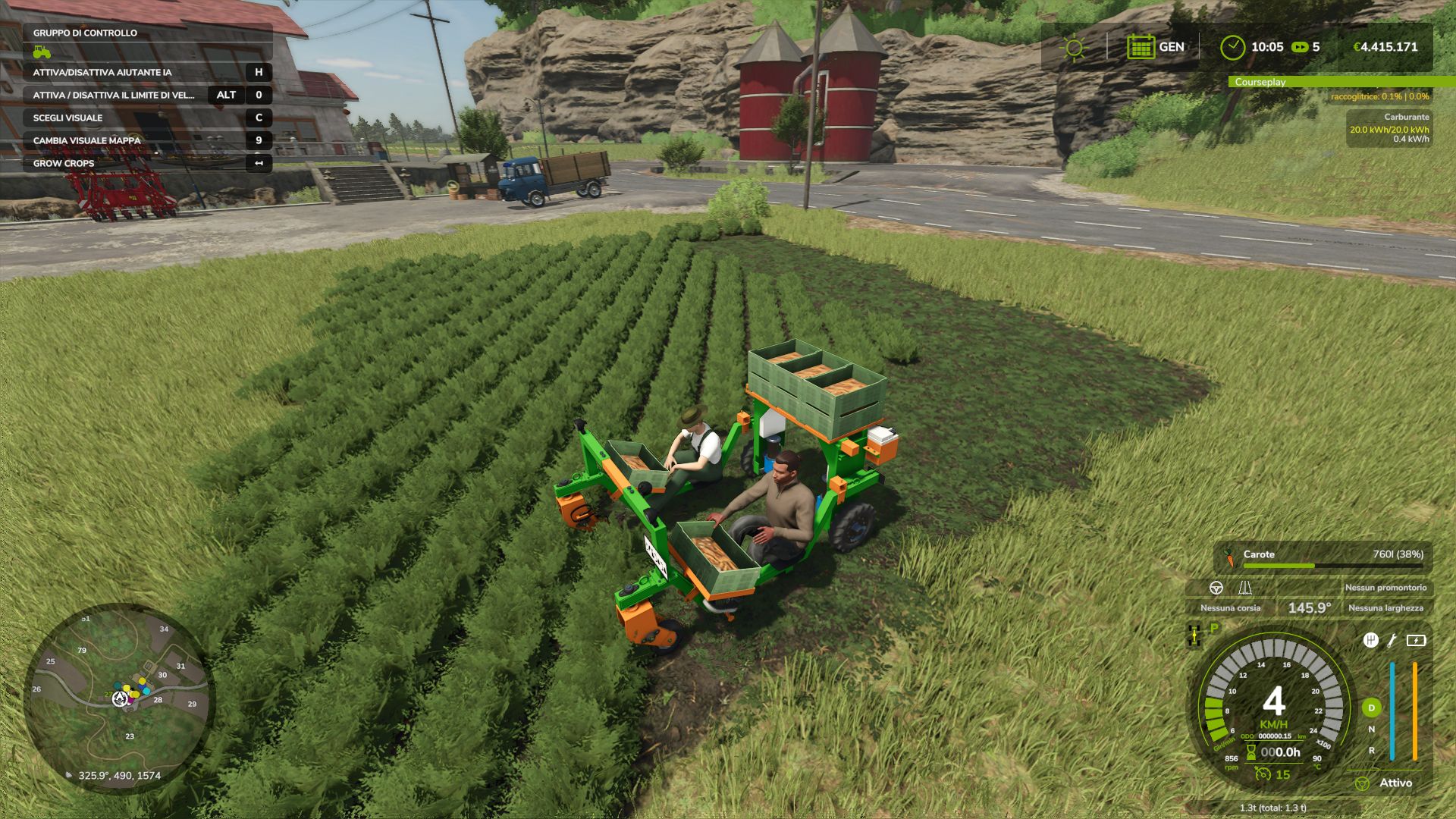Click the clock icon next to 10:05
Image resolution: width=1456 pixels, height=819 pixels.
[1234, 45]
